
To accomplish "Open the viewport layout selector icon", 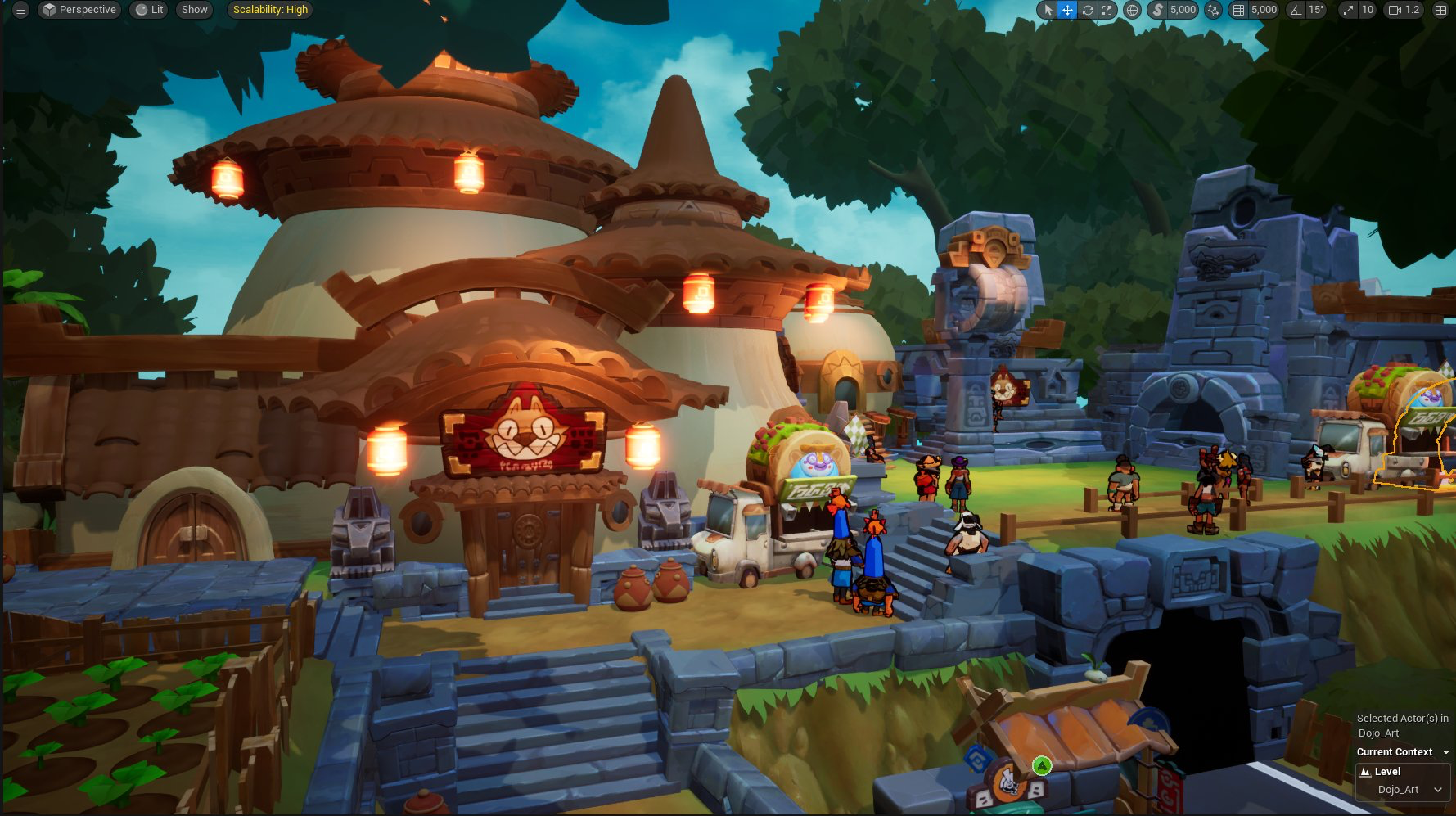I will pos(1440,10).
